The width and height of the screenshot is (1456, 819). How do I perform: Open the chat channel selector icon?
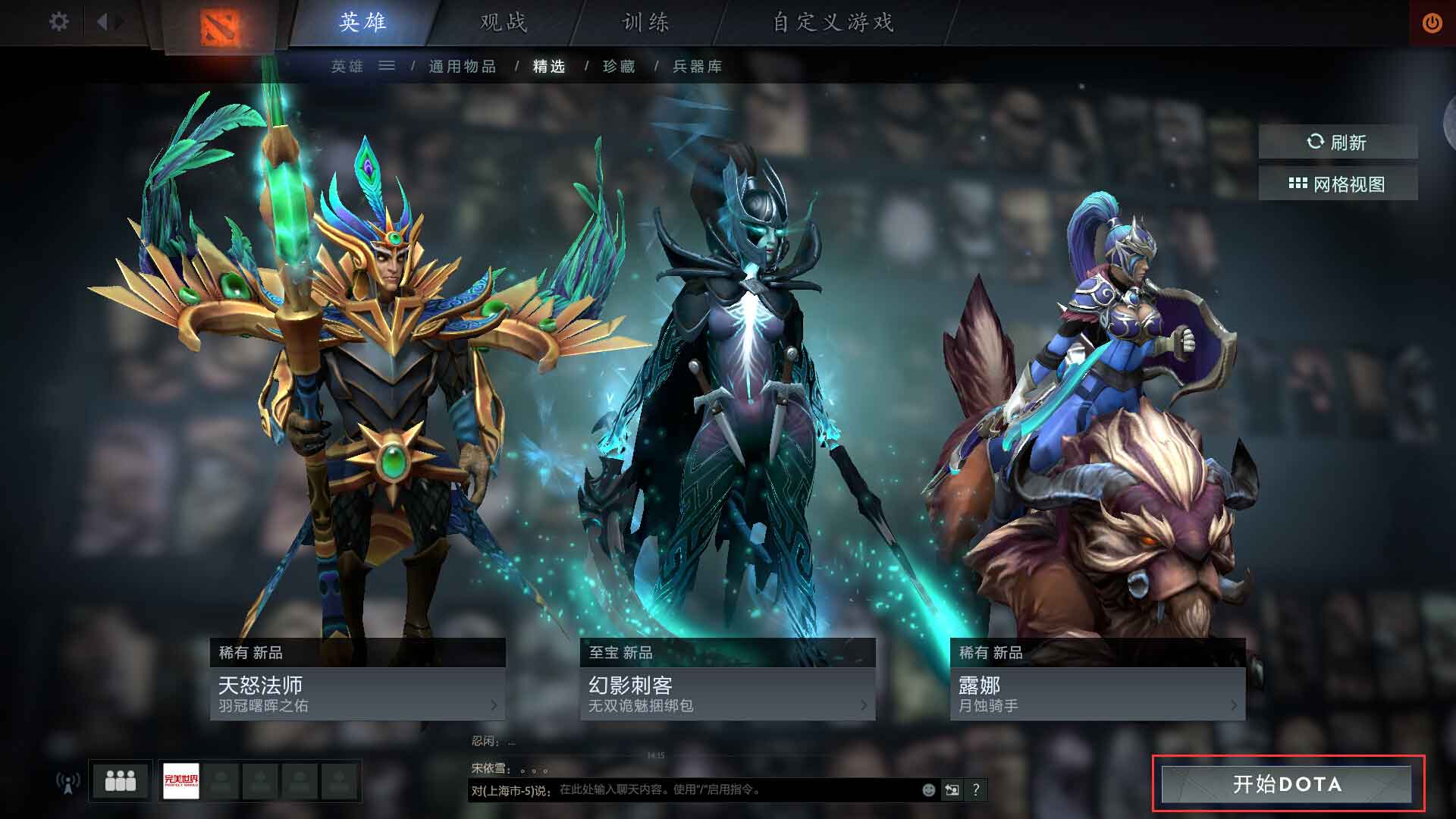953,789
